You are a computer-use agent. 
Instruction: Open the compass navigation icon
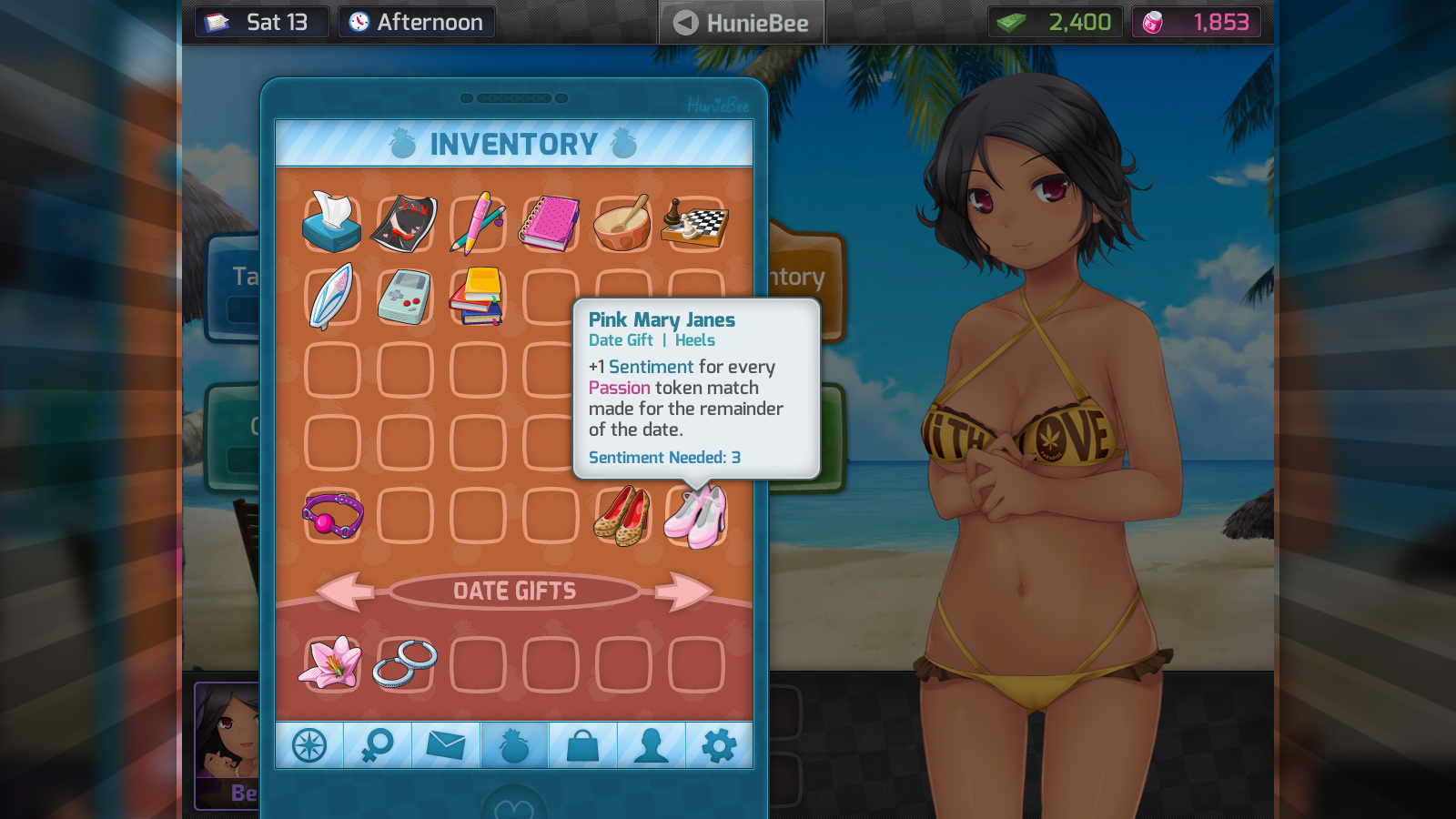pos(309,744)
